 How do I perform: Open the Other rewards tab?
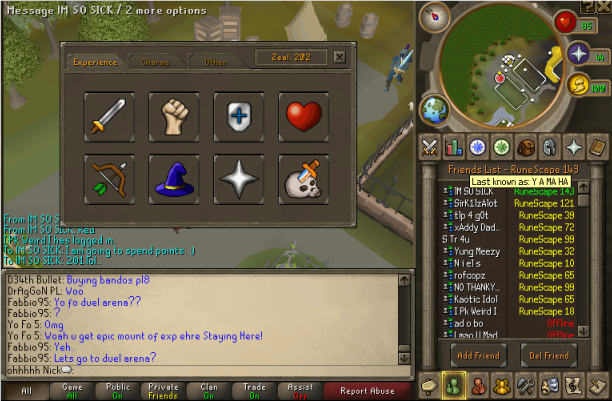pos(215,62)
